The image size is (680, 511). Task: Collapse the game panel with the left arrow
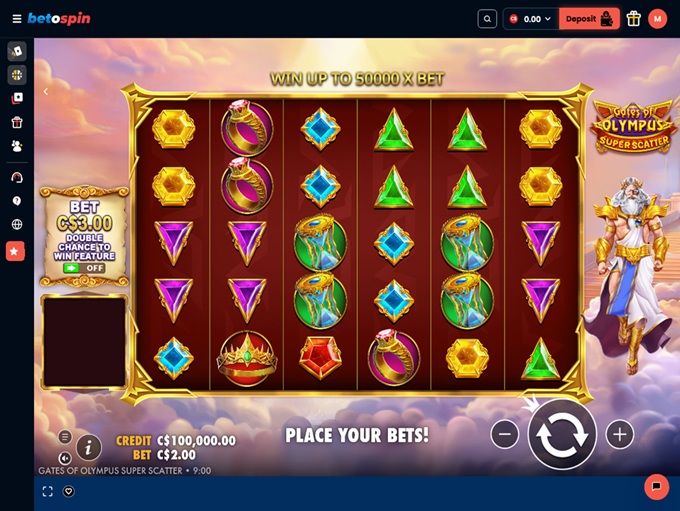point(45,91)
